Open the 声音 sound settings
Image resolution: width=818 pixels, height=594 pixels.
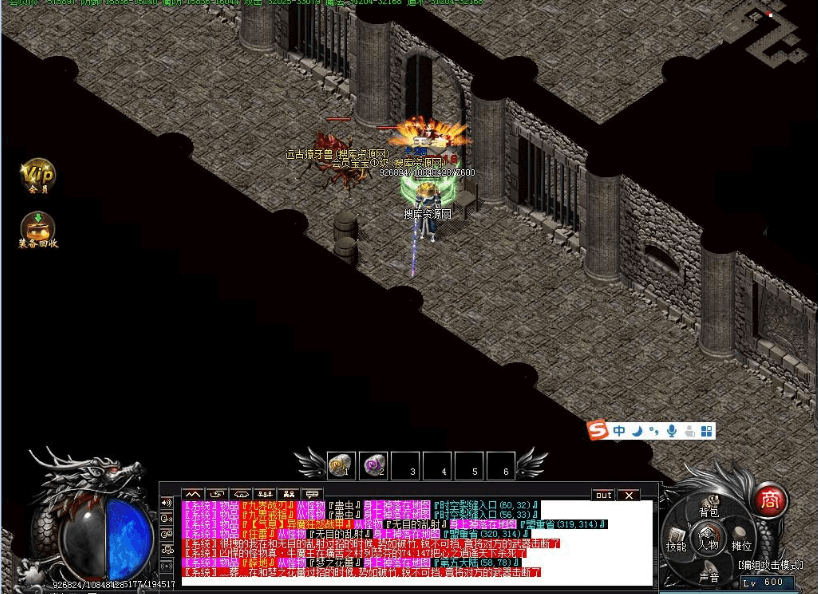[x=709, y=577]
